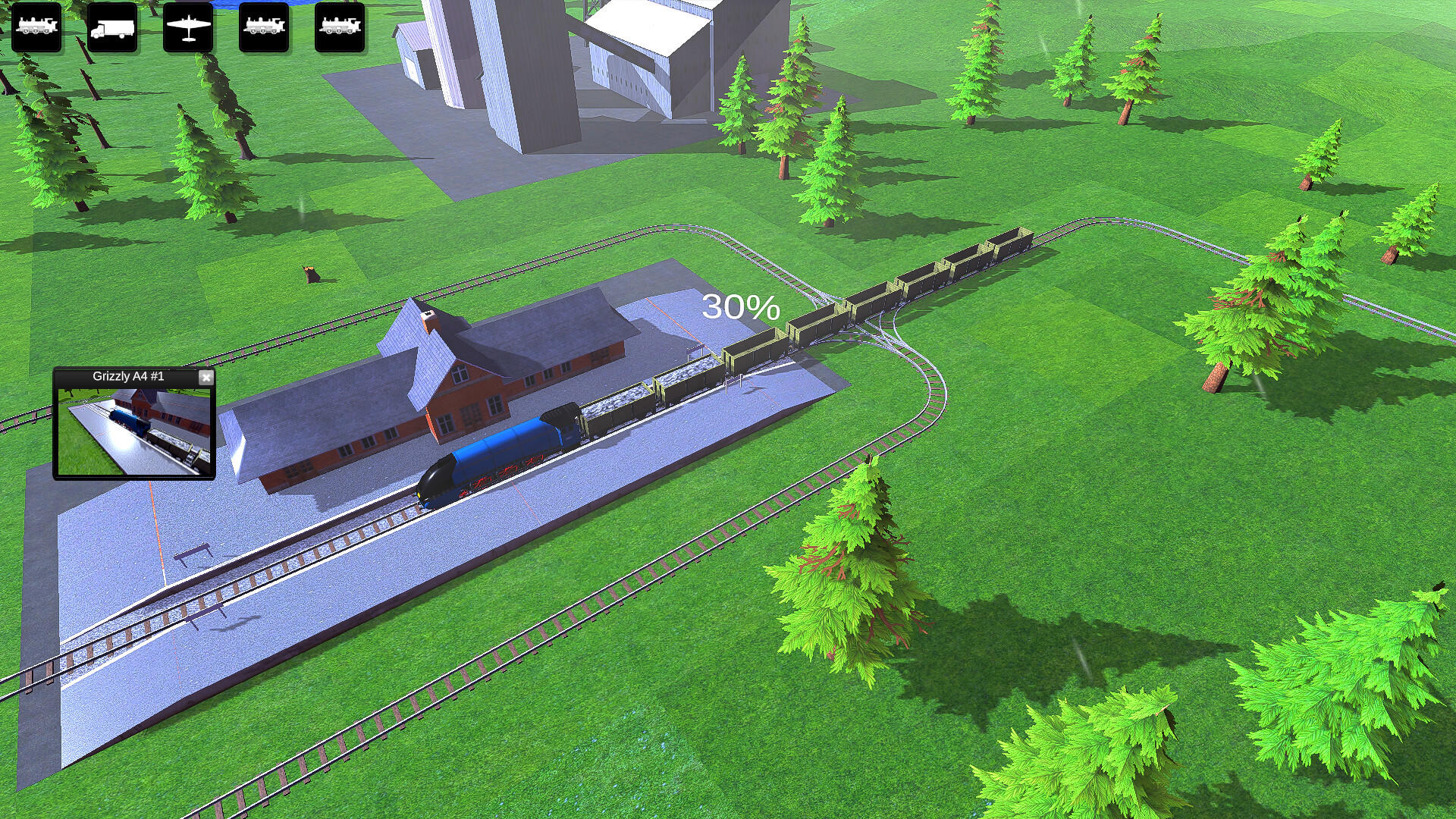Open the 30% loading progress indicator
Screen dimensions: 1456x819
click(741, 307)
